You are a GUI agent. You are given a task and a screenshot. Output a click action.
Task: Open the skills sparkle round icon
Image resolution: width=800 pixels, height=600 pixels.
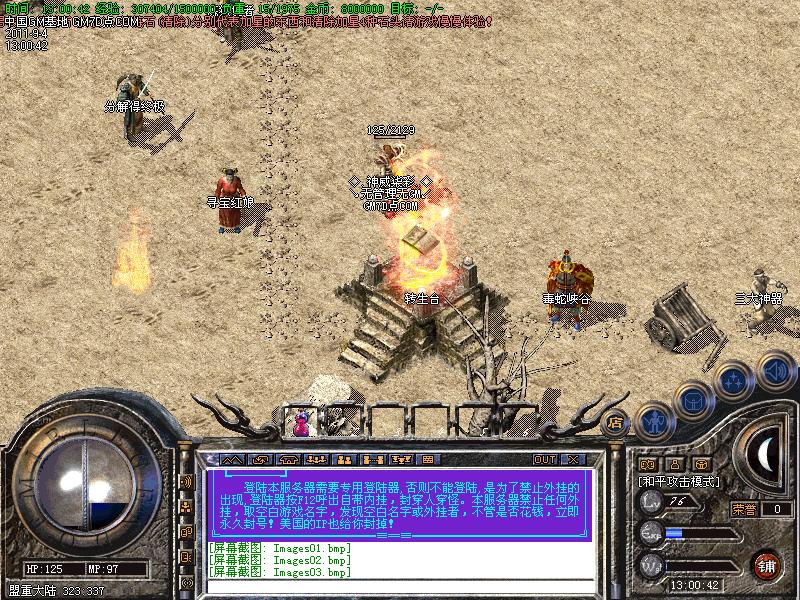click(733, 381)
